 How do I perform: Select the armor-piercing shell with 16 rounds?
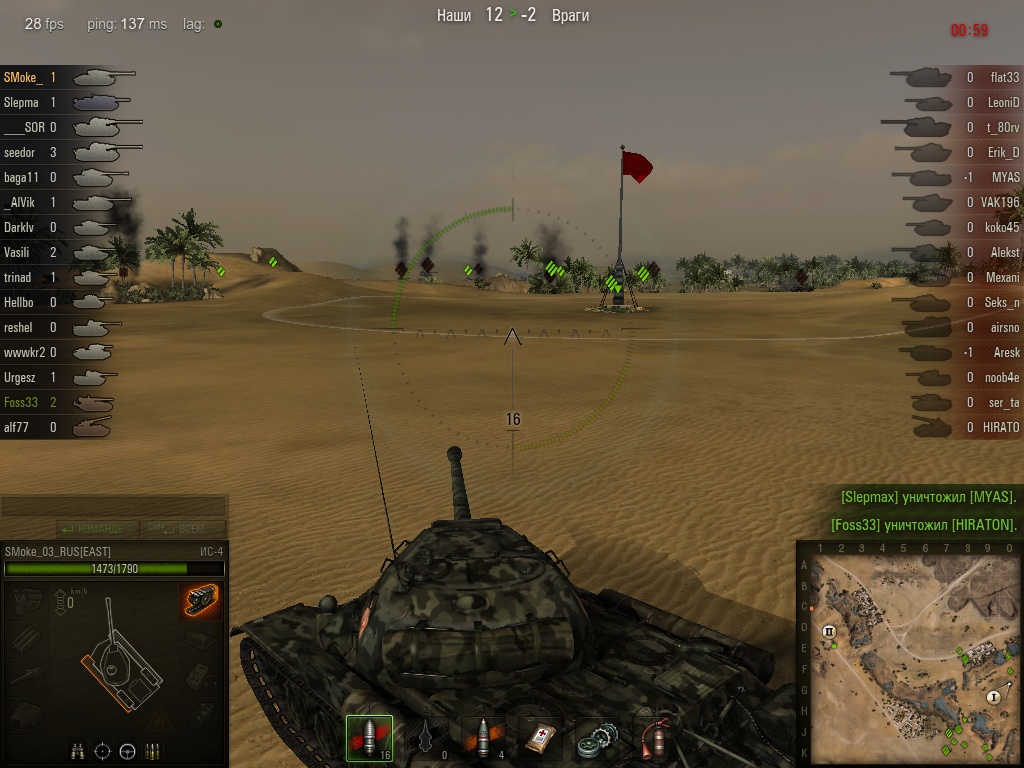pos(369,738)
